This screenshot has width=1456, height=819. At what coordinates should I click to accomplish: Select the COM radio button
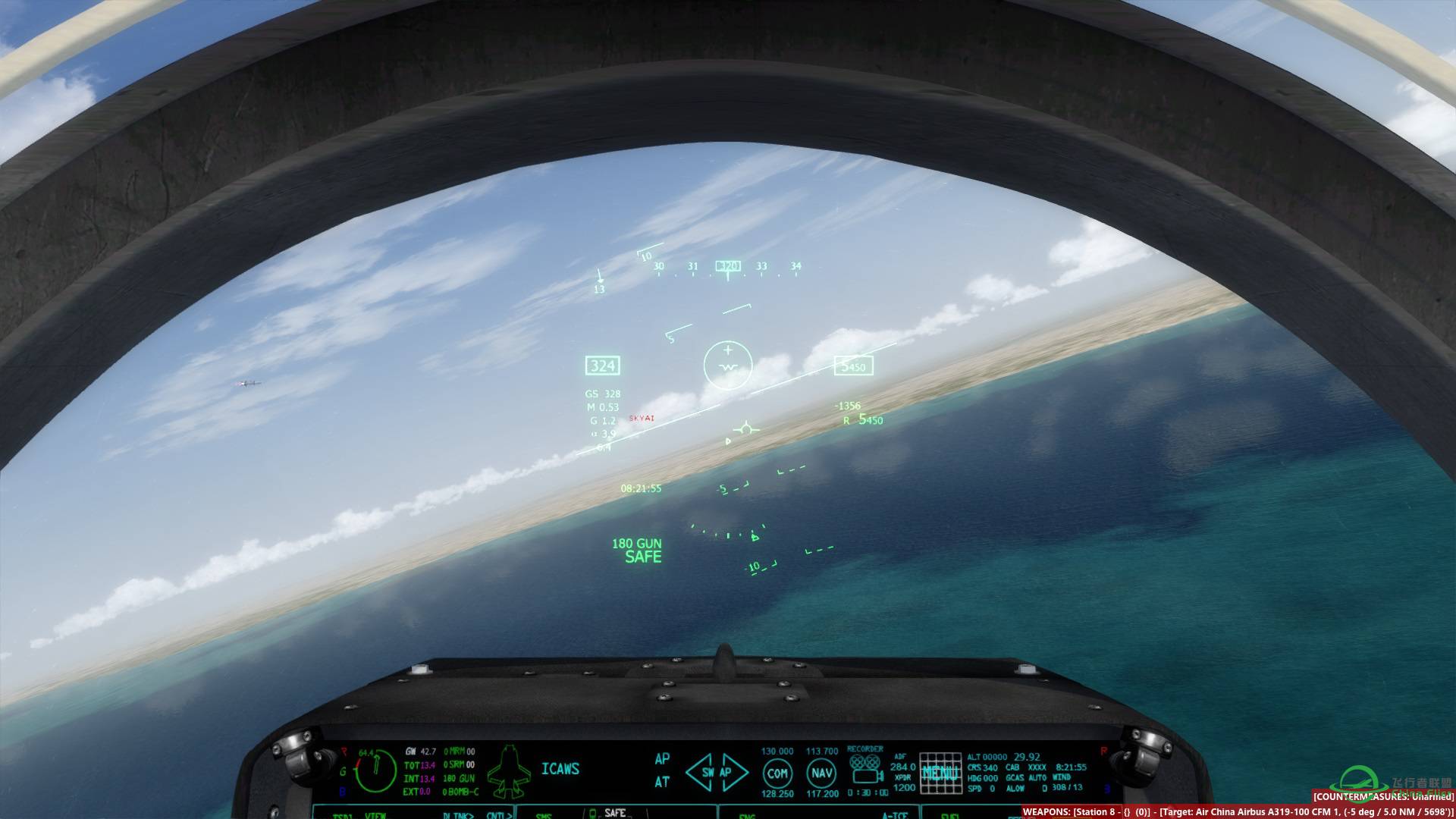[x=777, y=773]
